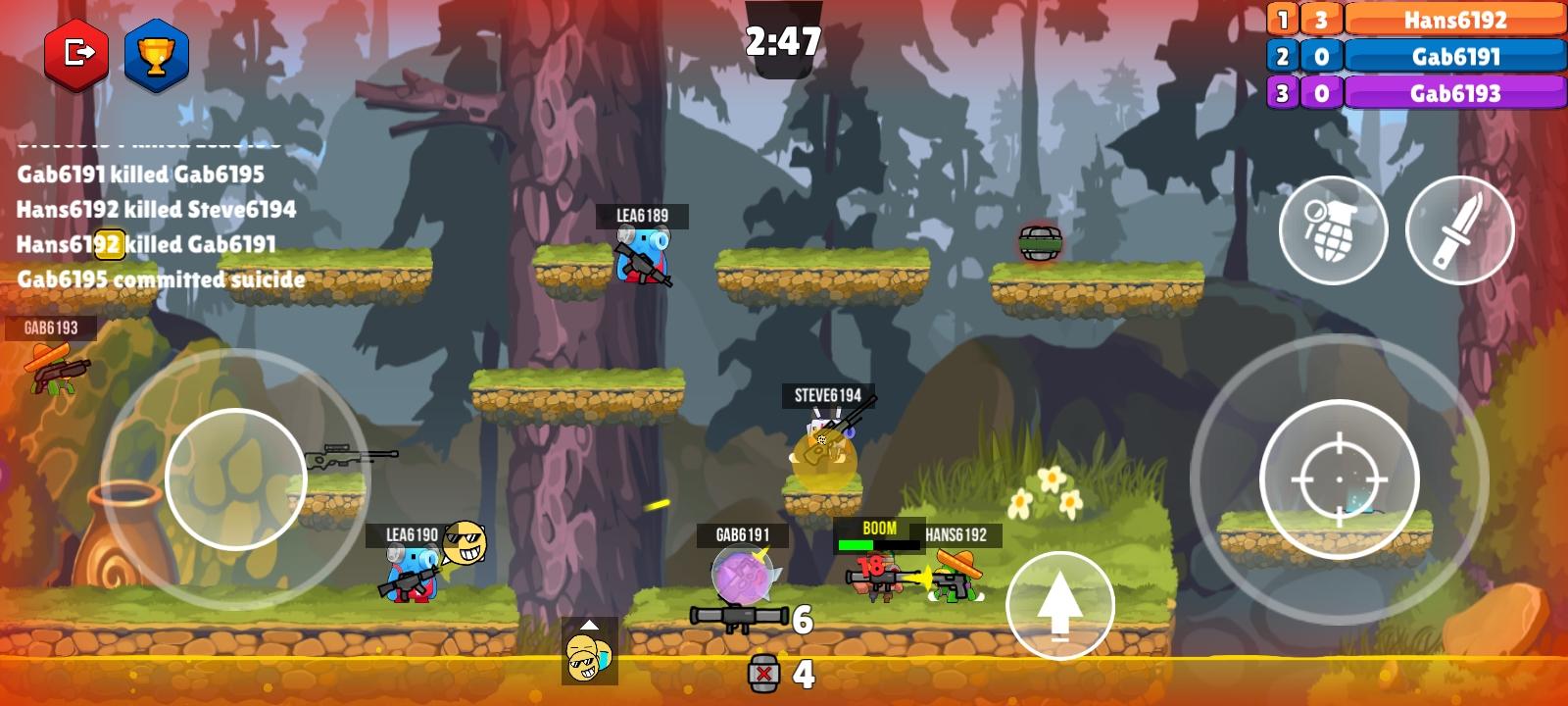The height and width of the screenshot is (706, 1568).
Task: Expand the emote panel via up arrow
Action: (589, 623)
